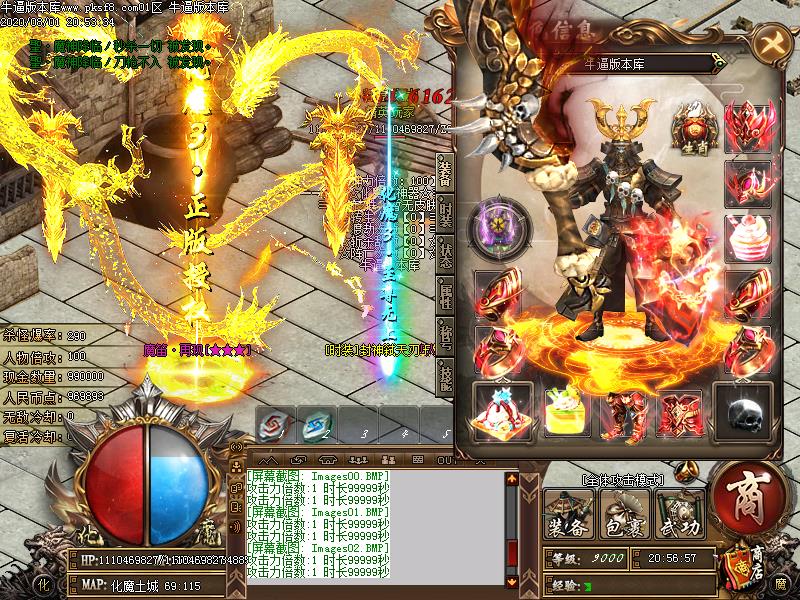The height and width of the screenshot is (600, 800).
Task: Open the 武功 martial skills button
Action: pyautogui.click(x=679, y=514)
